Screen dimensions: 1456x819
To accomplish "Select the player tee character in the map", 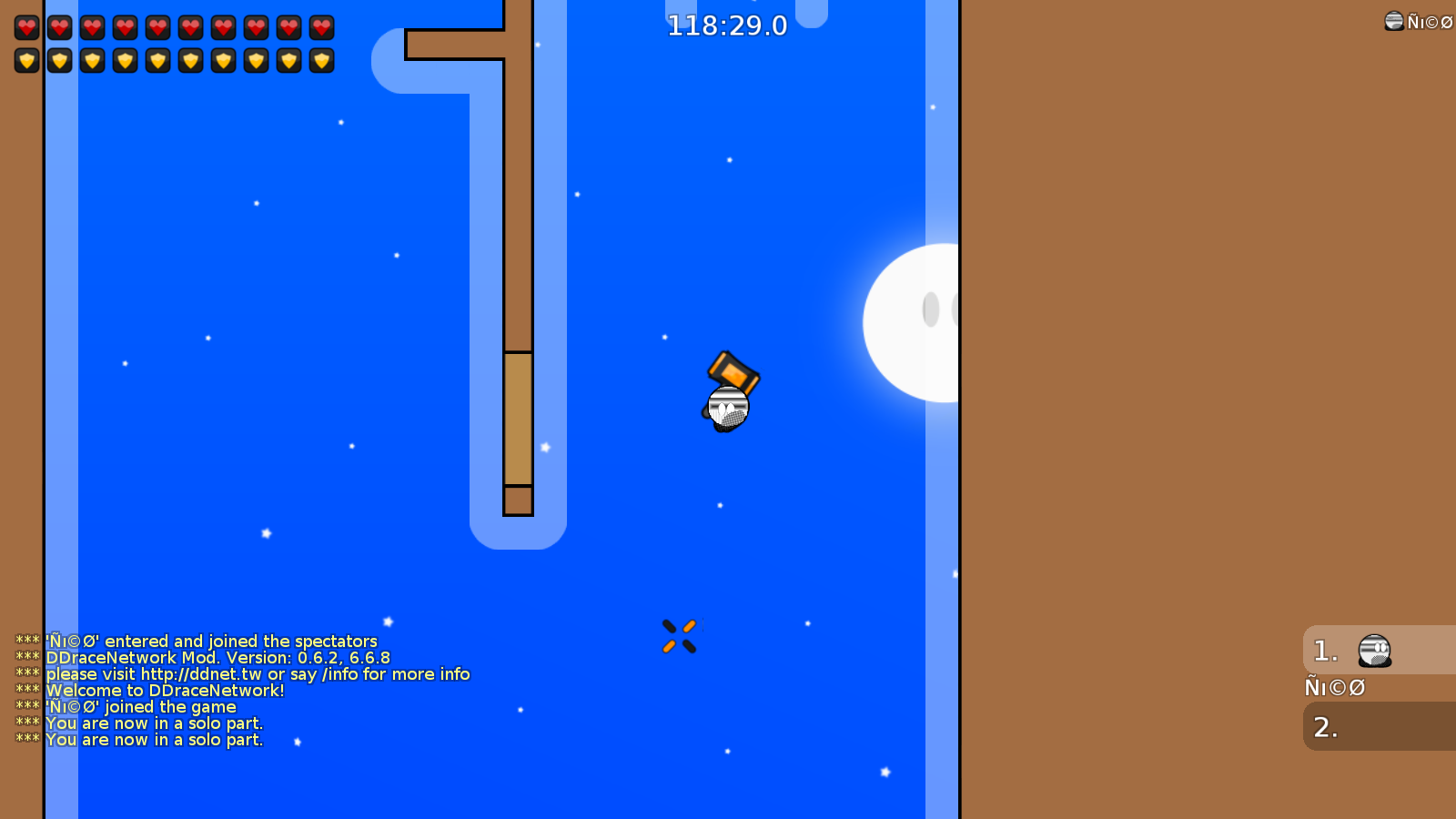I will (x=726, y=408).
